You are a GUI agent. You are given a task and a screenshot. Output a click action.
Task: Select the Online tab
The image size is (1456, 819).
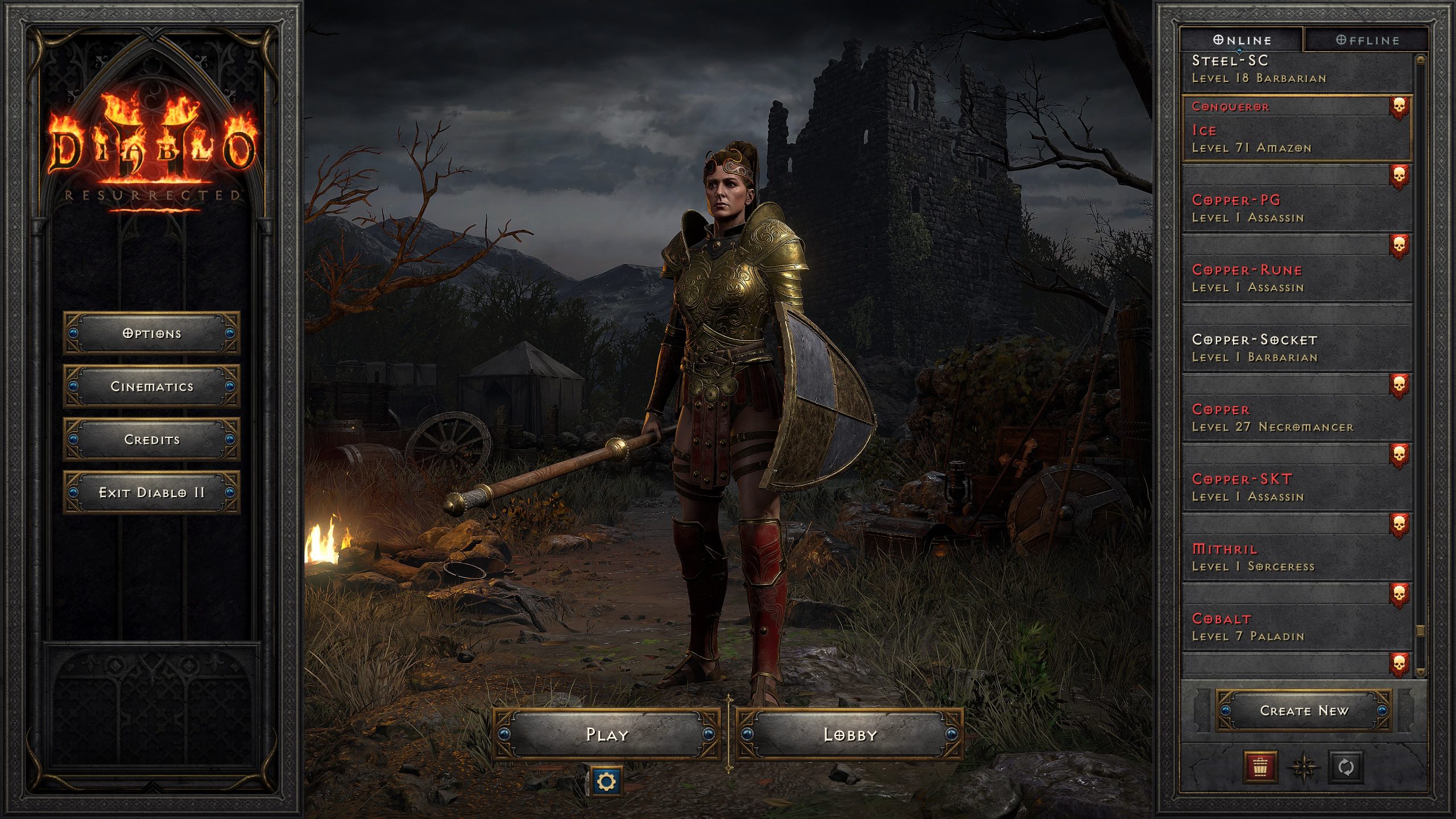coord(1242,40)
